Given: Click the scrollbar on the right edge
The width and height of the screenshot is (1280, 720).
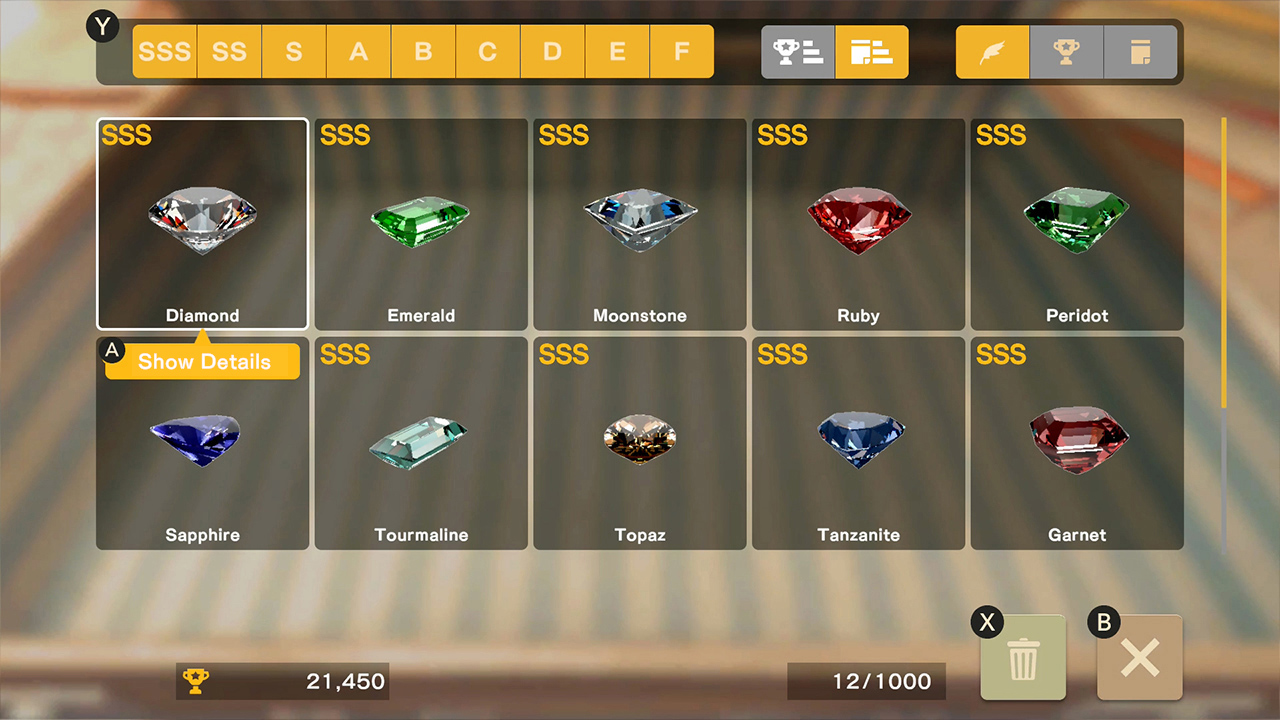Looking at the screenshot, I should click(x=1224, y=260).
